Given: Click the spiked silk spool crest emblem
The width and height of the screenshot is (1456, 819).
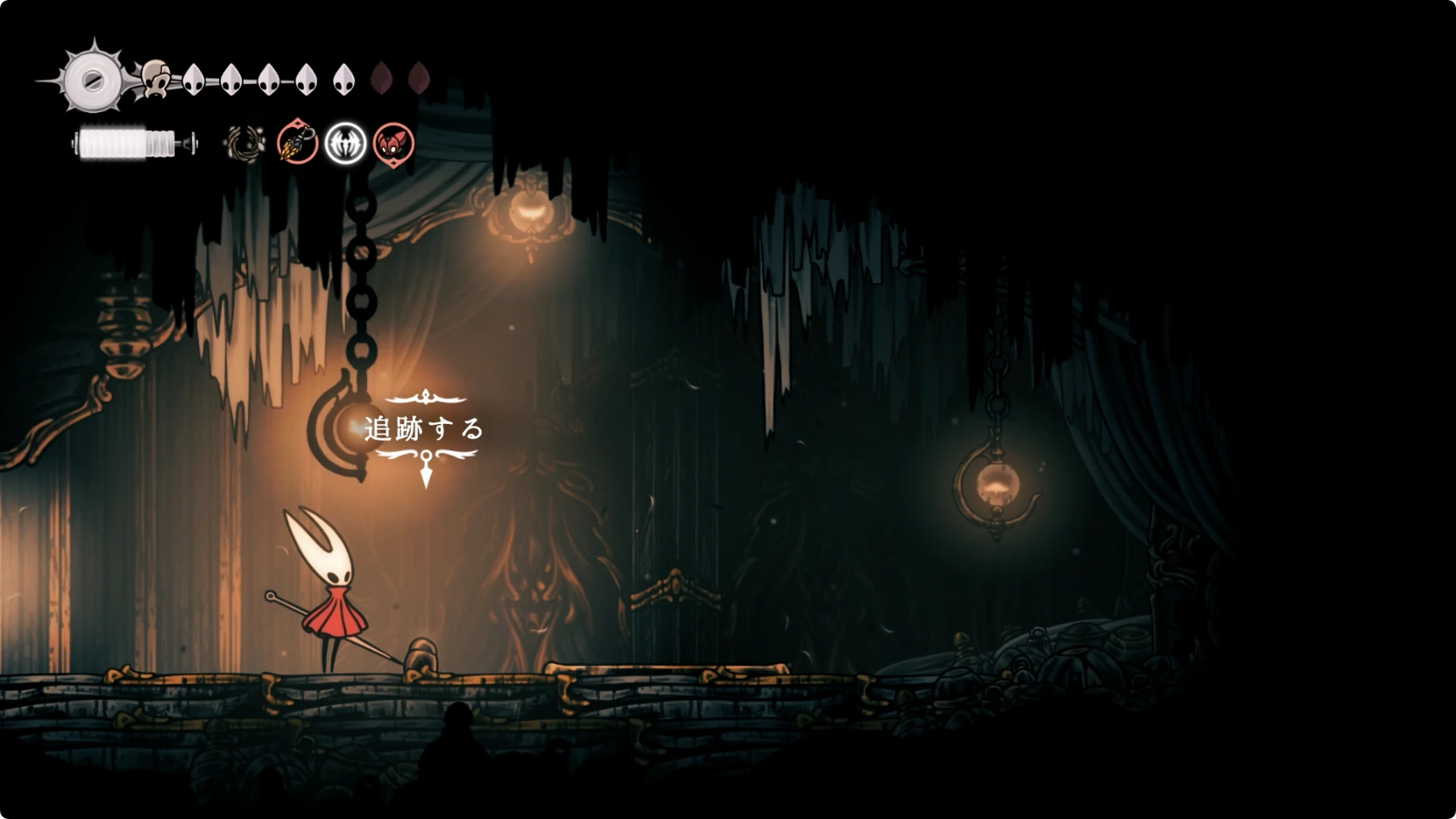Looking at the screenshot, I should tap(92, 81).
